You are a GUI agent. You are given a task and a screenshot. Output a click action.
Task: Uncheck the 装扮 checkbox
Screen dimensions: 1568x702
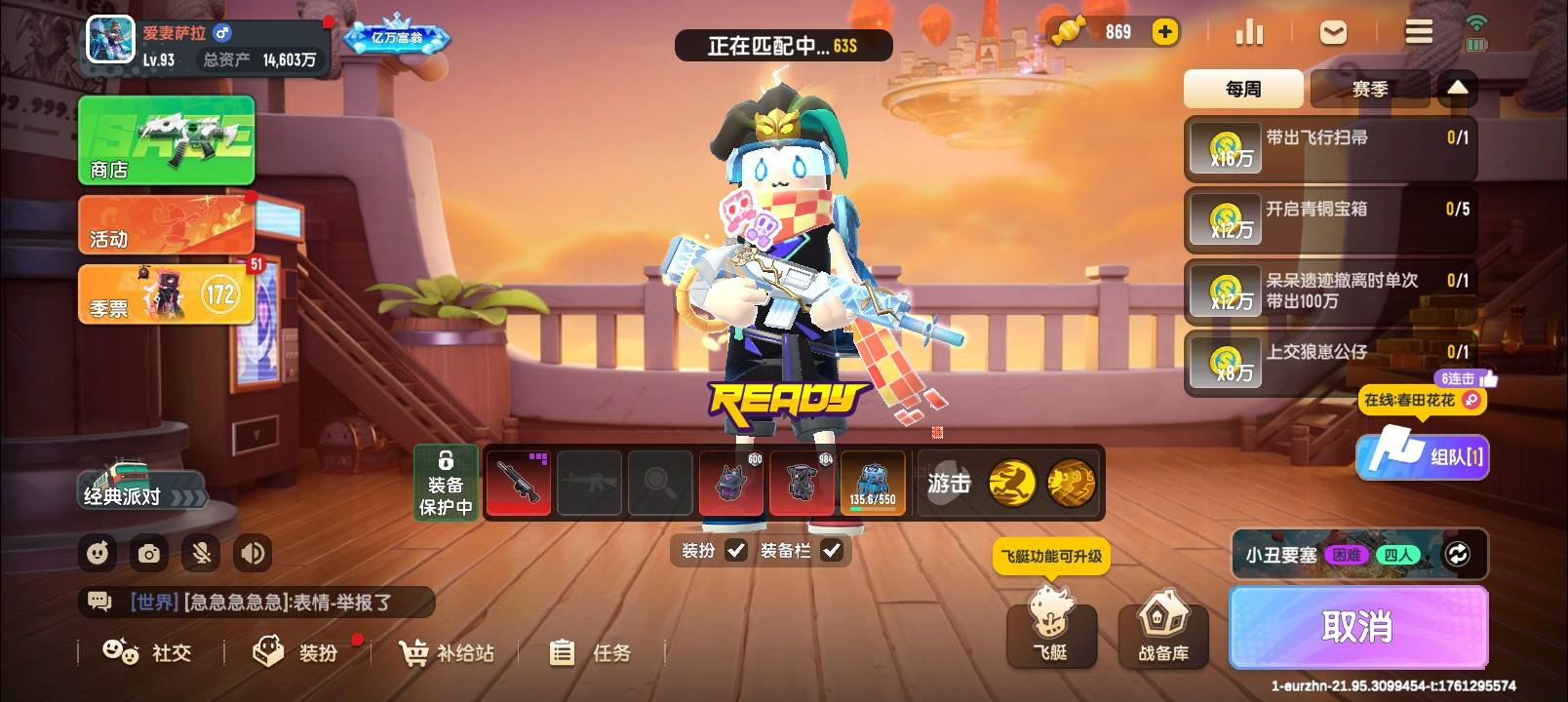737,551
